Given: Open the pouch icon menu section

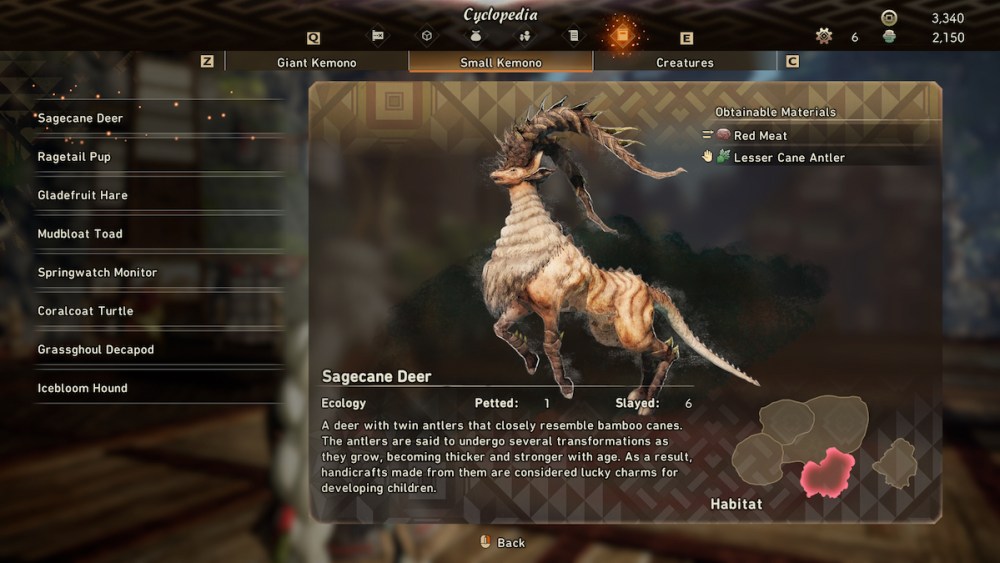Looking at the screenshot, I should click(x=476, y=36).
